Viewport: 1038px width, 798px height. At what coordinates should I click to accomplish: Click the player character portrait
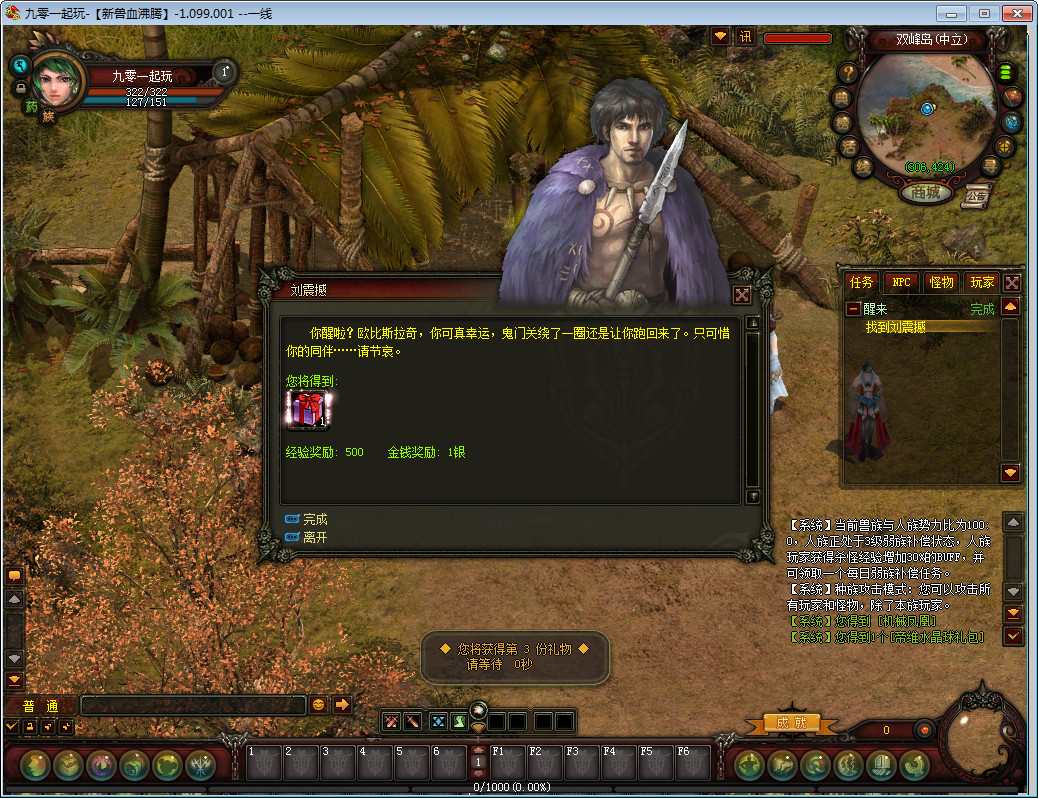(58, 80)
